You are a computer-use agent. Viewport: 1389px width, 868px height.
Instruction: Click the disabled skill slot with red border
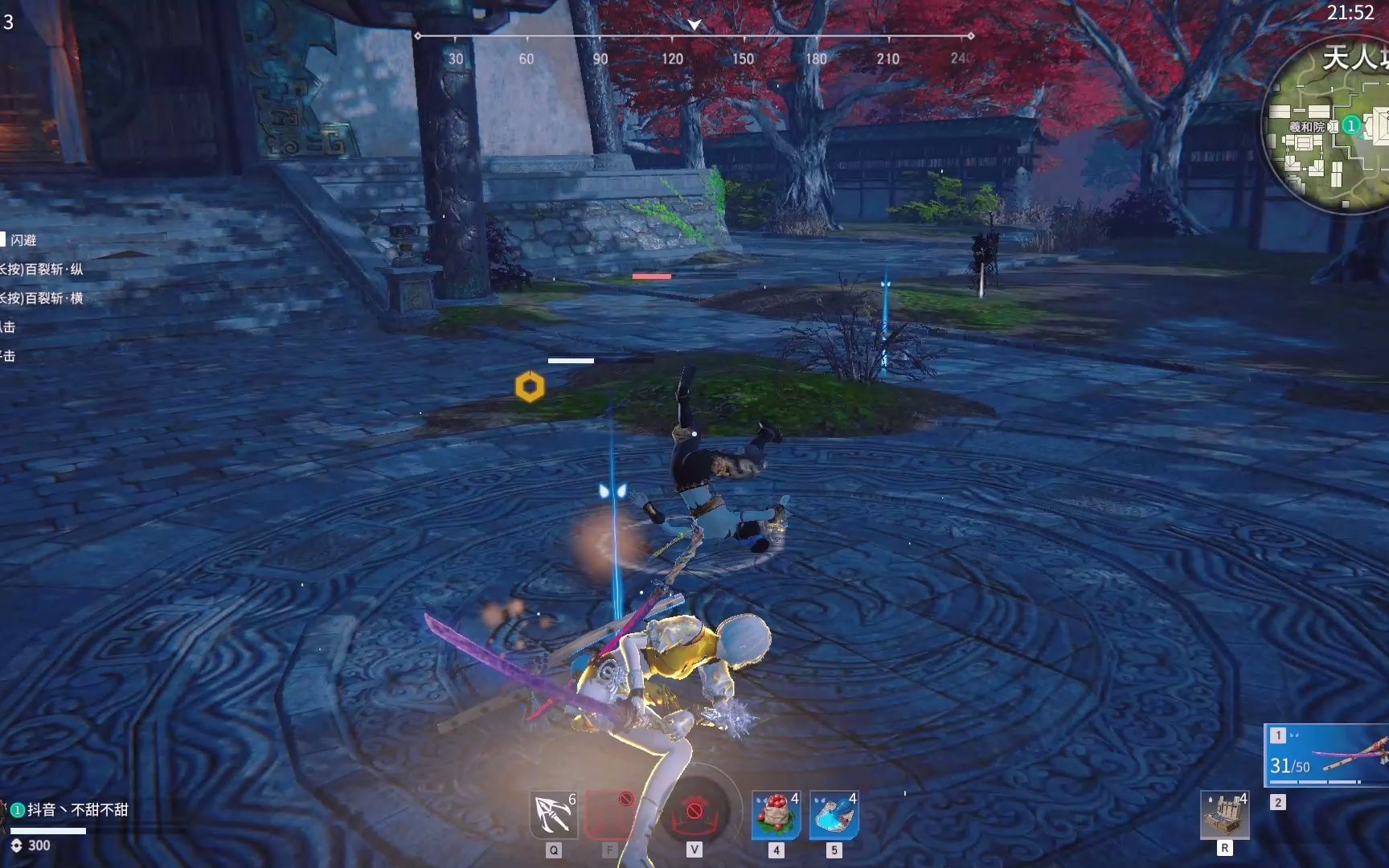point(611,815)
